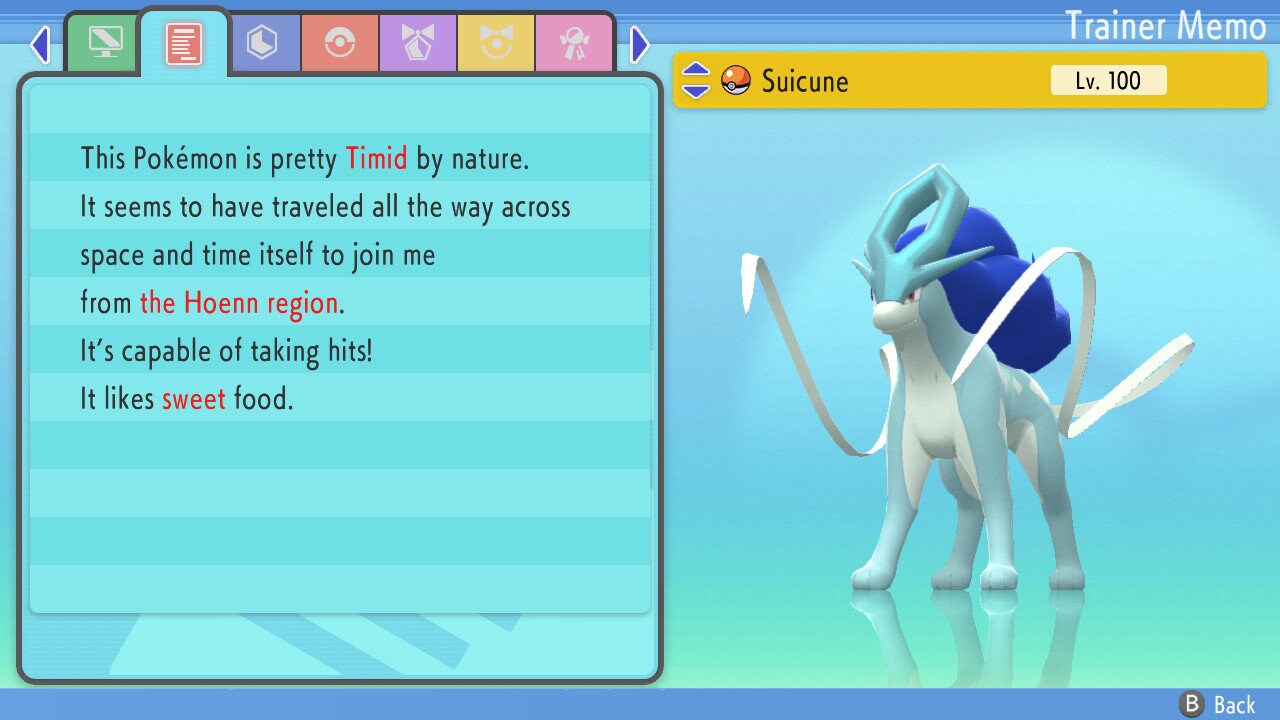View the pink ribbon tab
This screenshot has width=1280, height=720.
(x=574, y=43)
